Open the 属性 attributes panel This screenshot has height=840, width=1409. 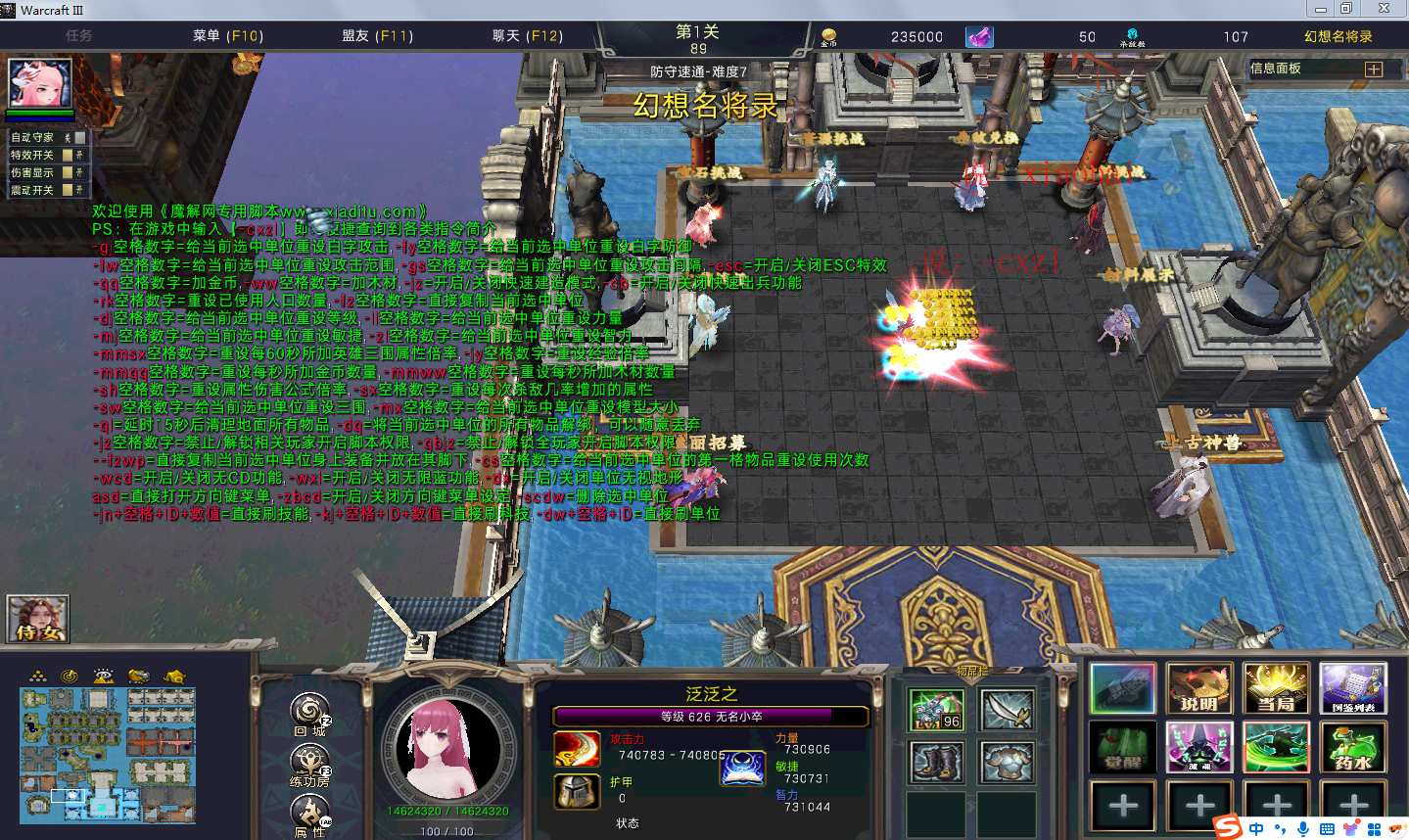(309, 812)
